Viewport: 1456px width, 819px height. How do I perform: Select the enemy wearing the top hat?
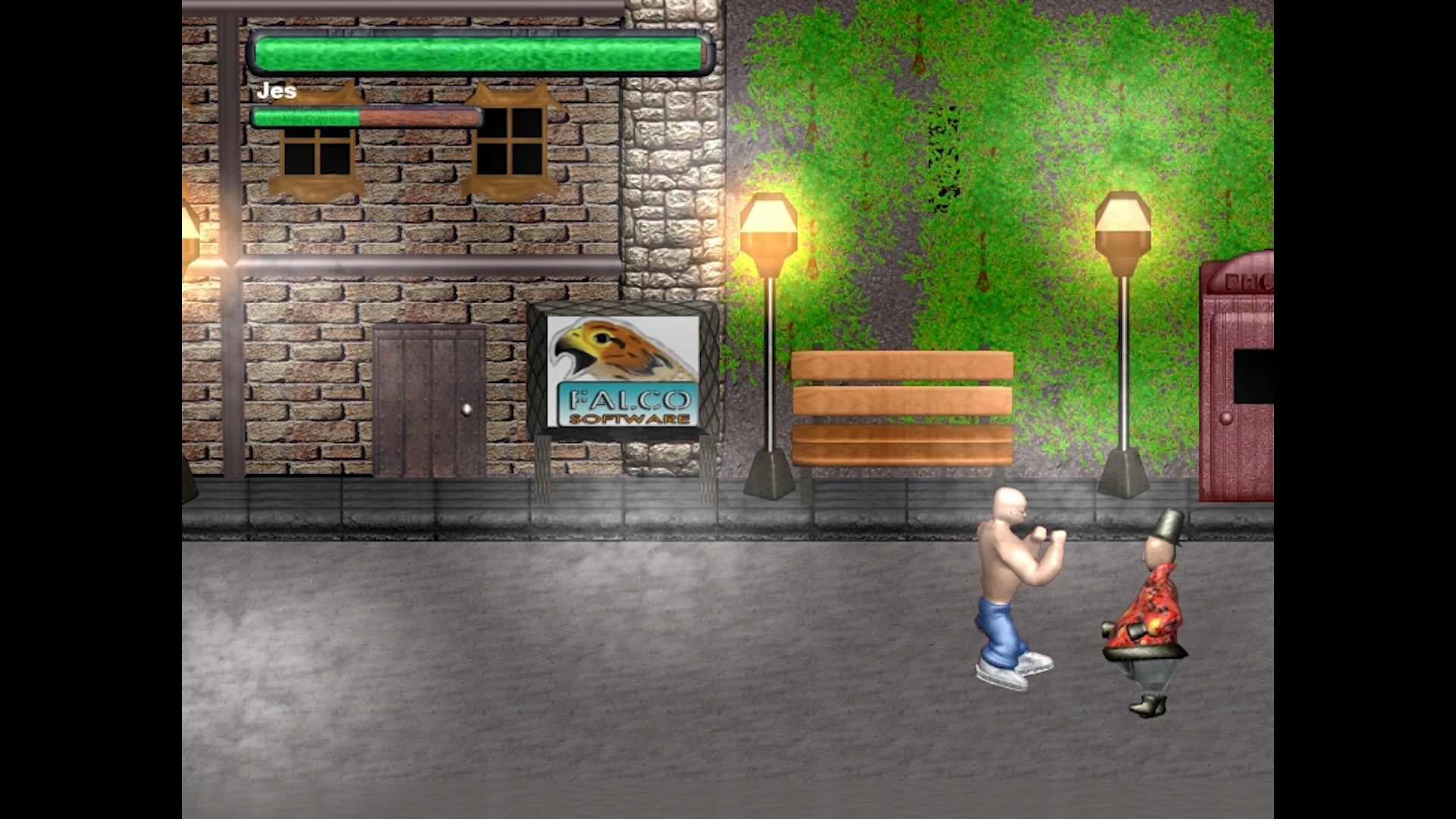(x=1145, y=607)
